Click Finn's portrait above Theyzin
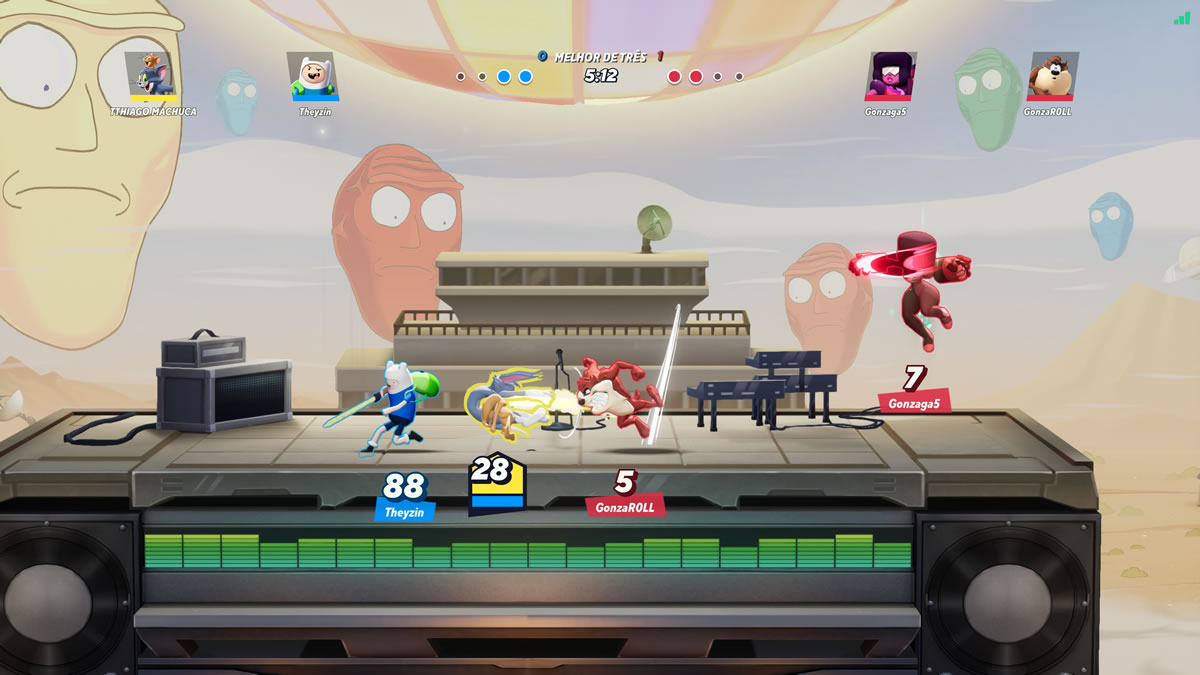Image resolution: width=1200 pixels, height=675 pixels. click(313, 75)
